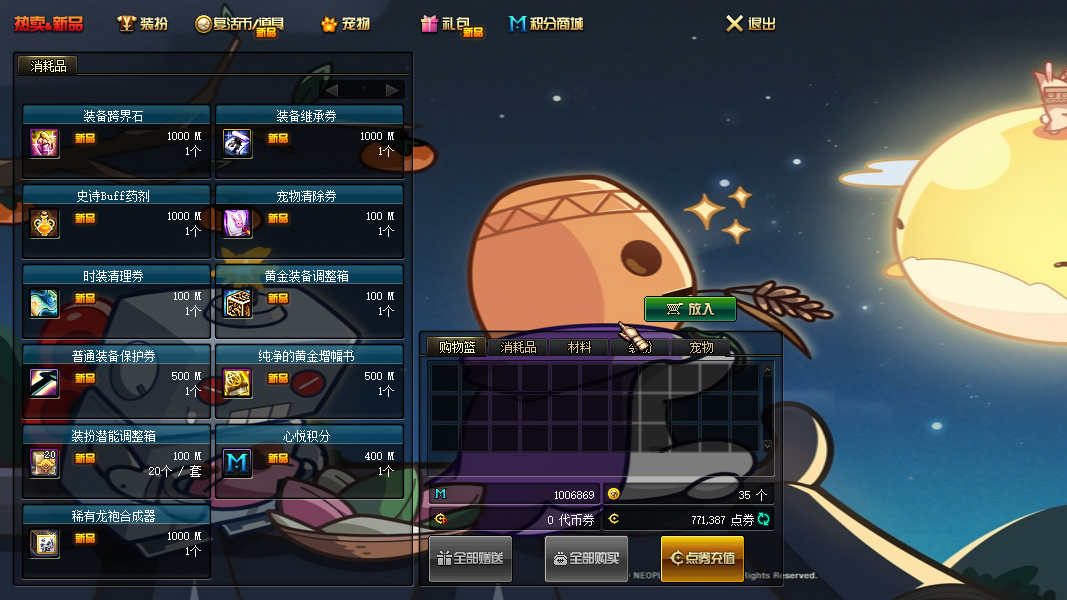Switch to the 材料 basket tab

click(x=580, y=347)
